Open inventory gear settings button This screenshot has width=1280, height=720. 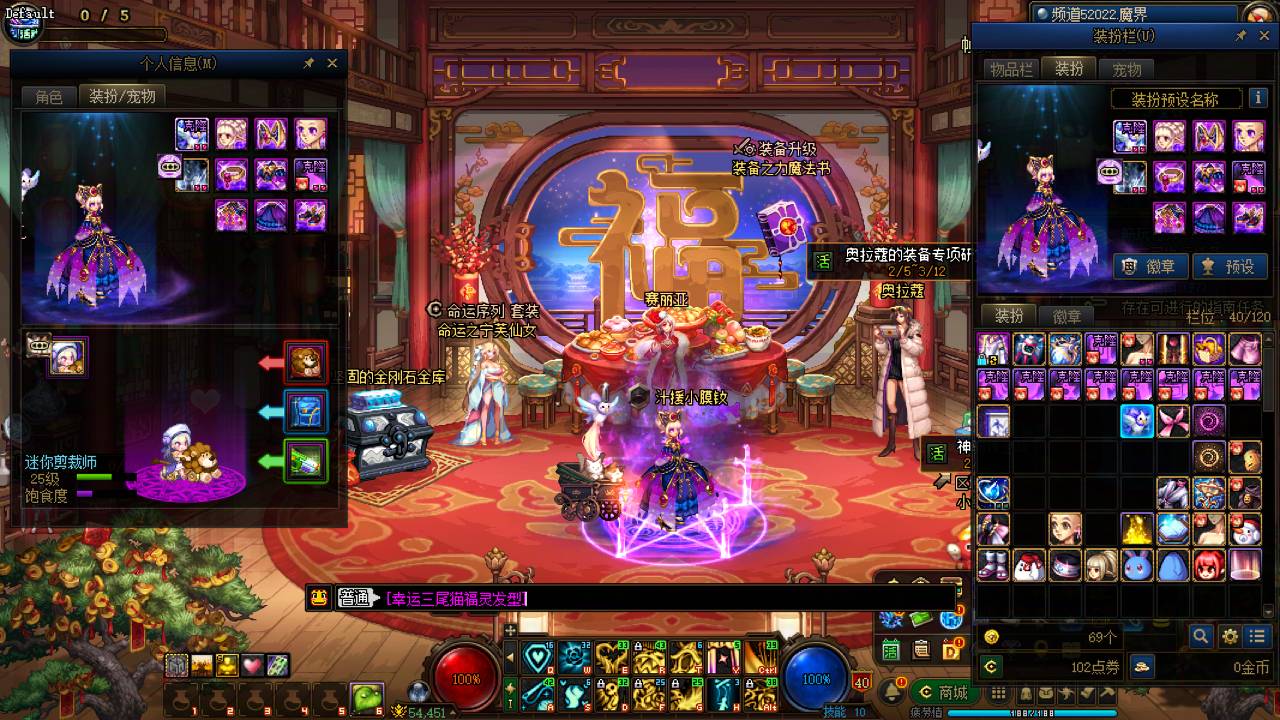1230,636
